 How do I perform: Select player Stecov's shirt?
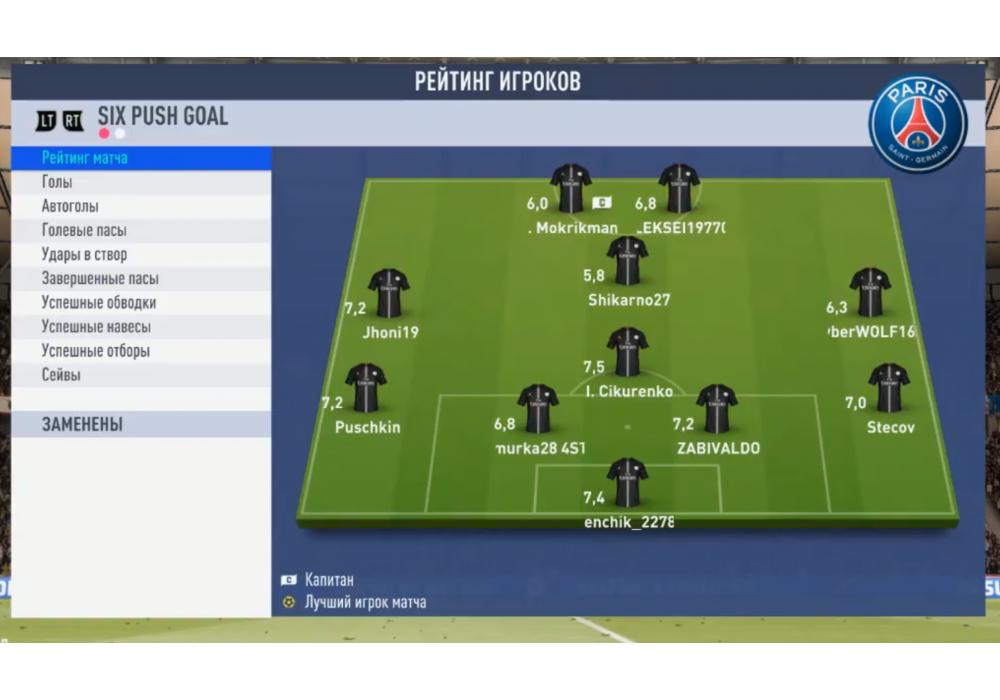point(889,388)
